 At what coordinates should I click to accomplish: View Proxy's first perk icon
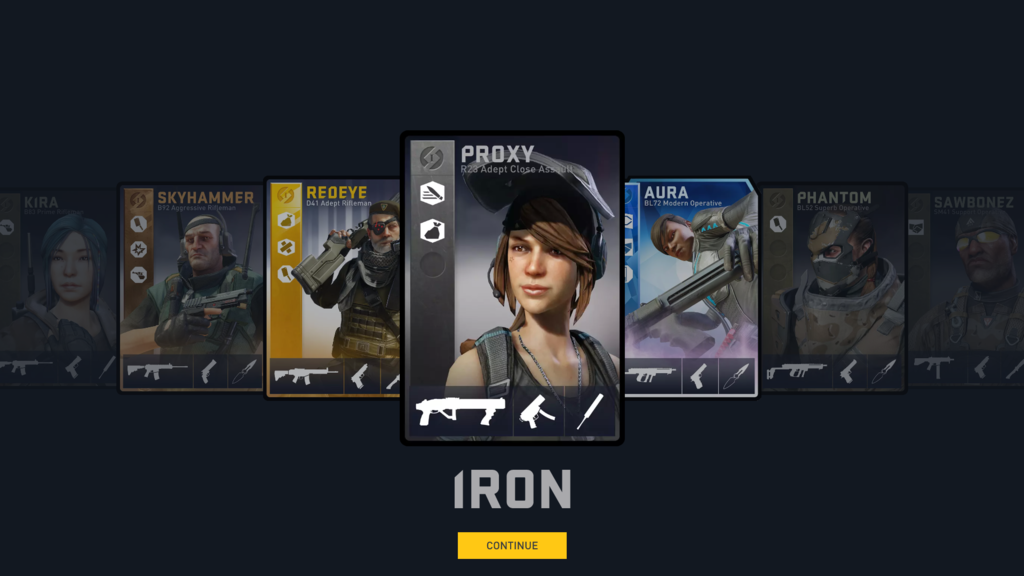431,193
